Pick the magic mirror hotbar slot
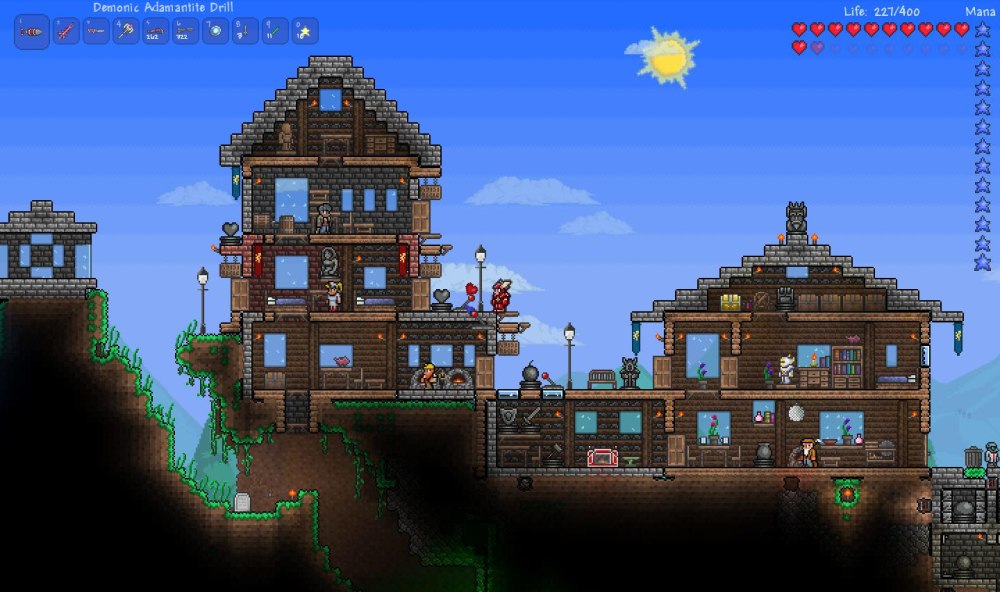This screenshot has height=592, width=1000. pos(215,32)
